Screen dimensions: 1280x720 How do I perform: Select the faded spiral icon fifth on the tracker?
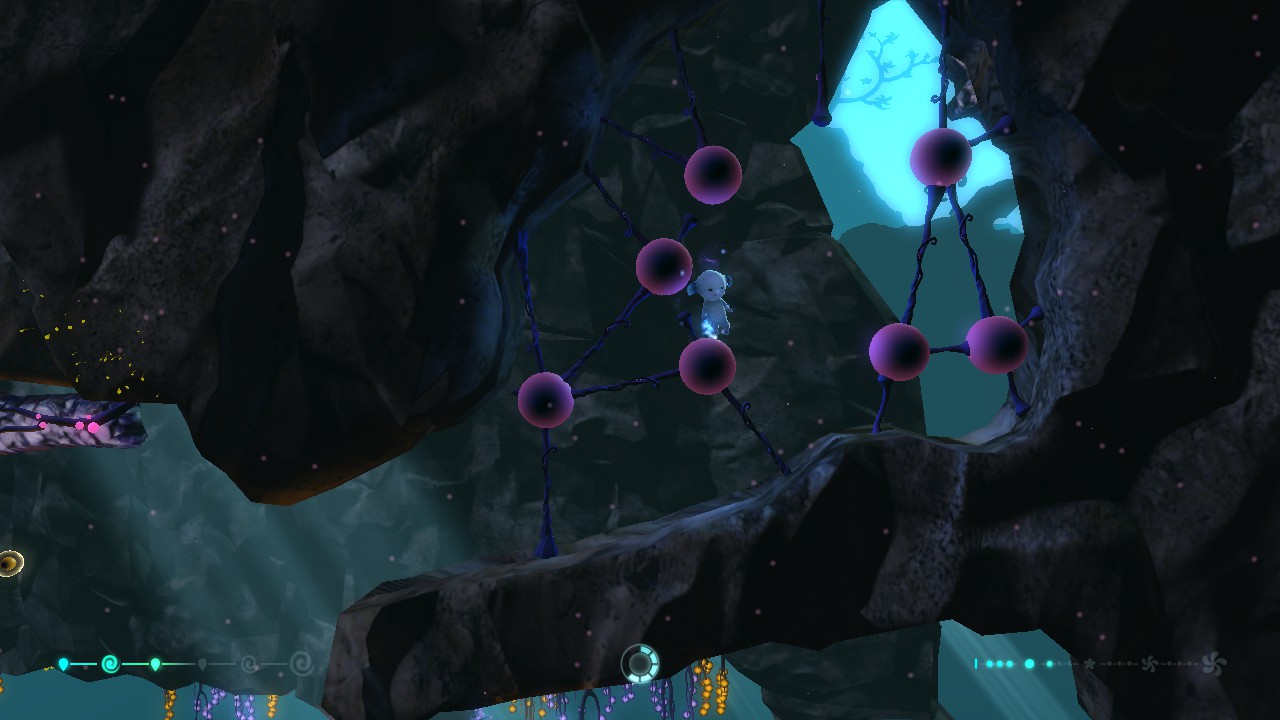point(250,663)
